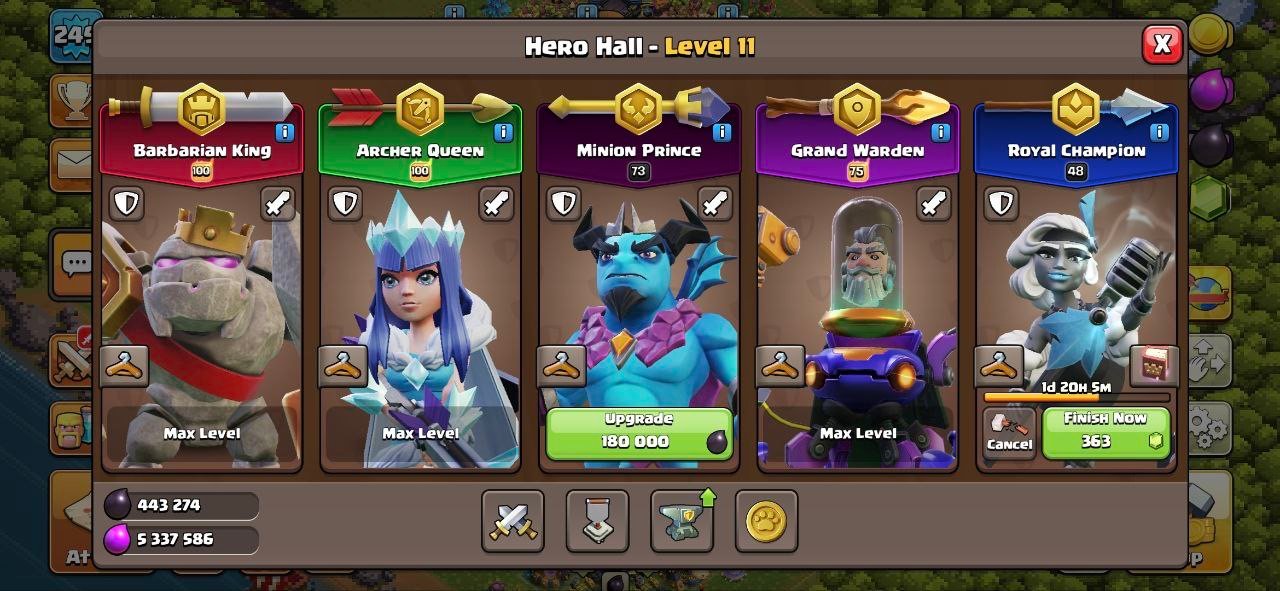Open Grand Warden info

(x=941, y=132)
